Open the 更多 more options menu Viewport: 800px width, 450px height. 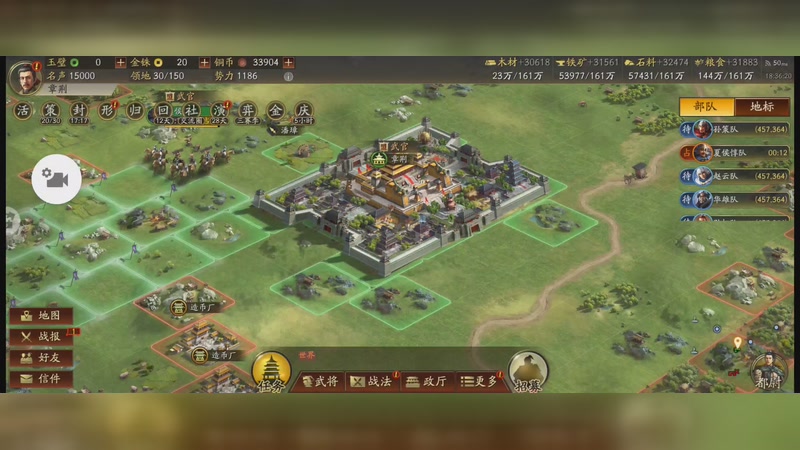[478, 381]
